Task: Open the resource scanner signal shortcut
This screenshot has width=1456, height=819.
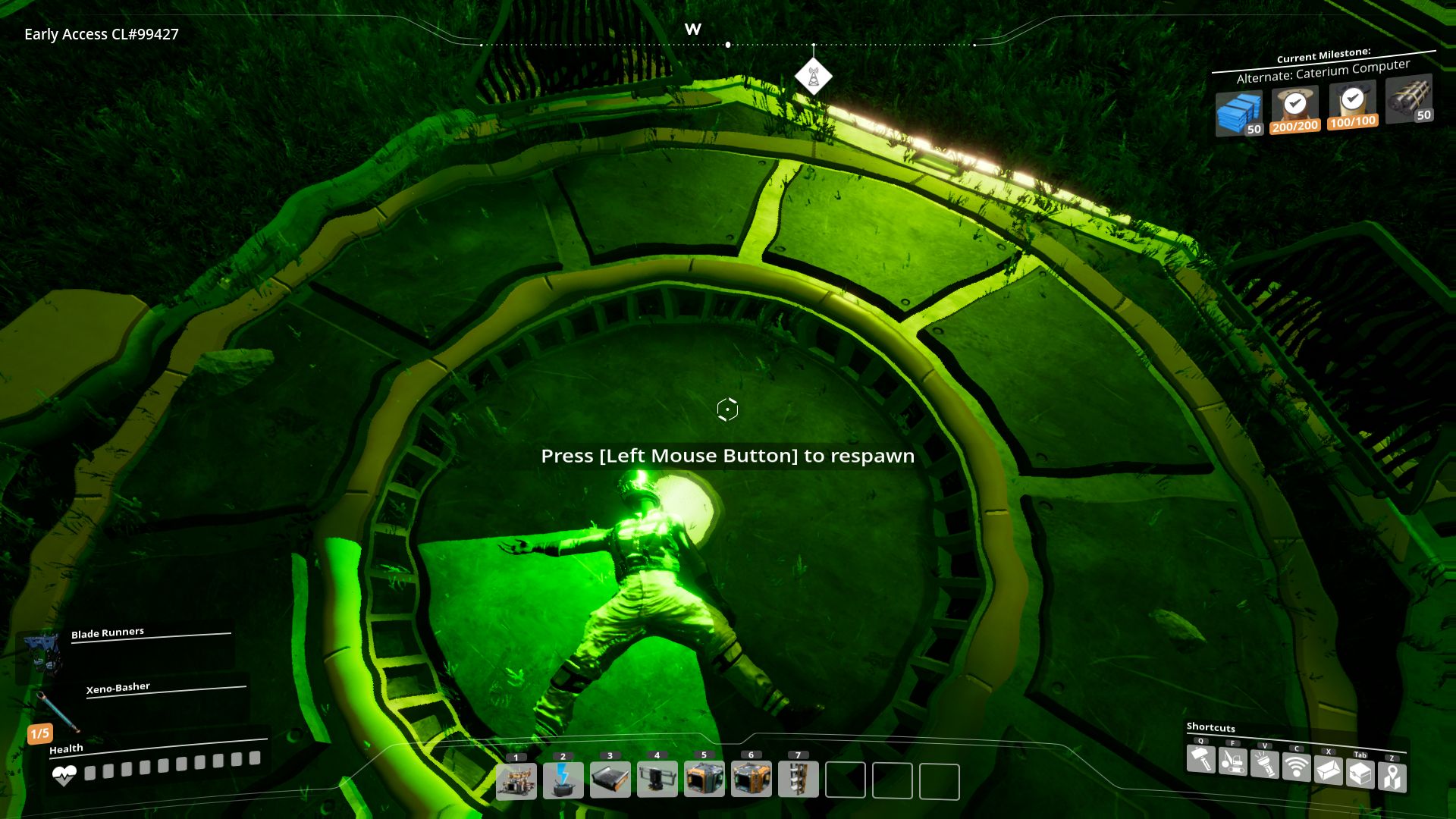Action: click(x=1297, y=767)
